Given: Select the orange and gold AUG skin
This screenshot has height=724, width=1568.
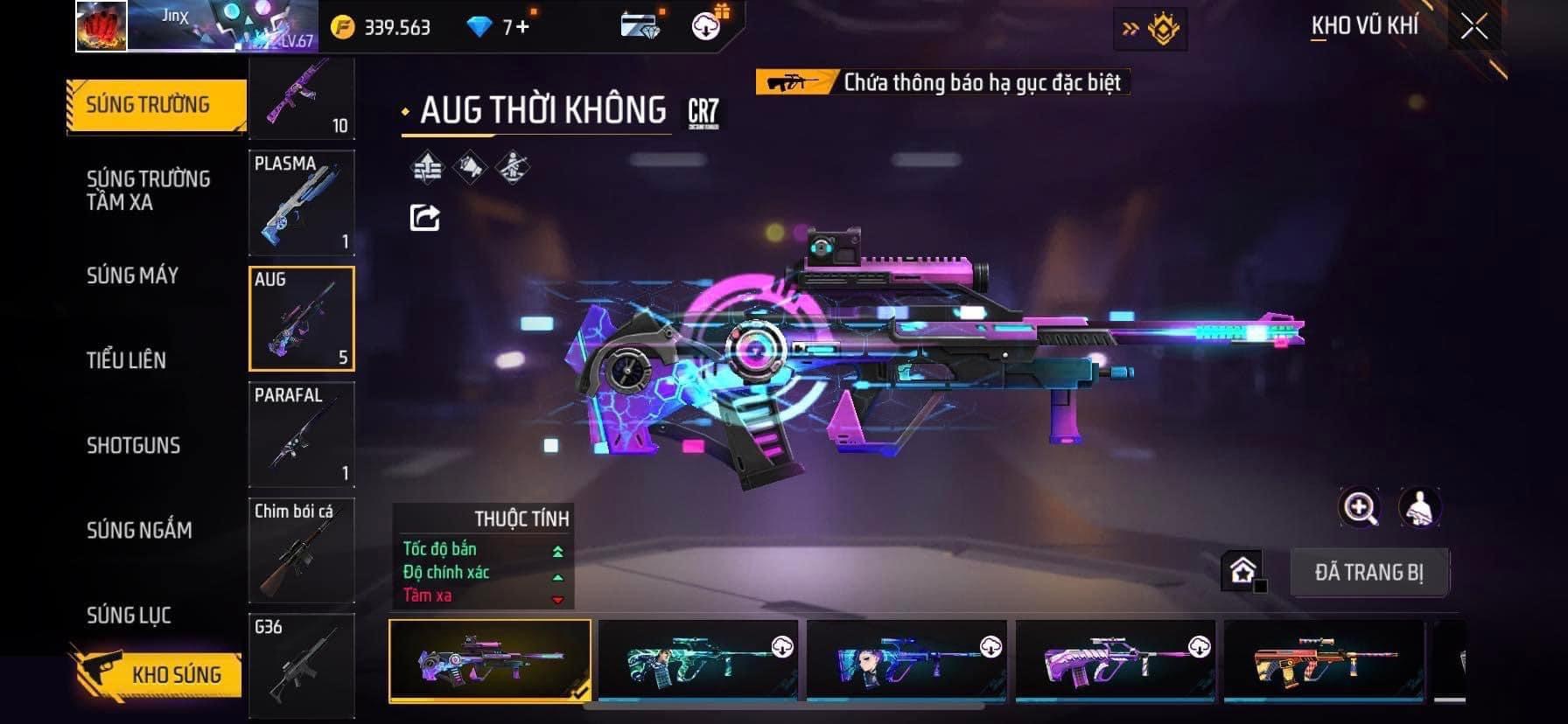Looking at the screenshot, I should 1323,661.
